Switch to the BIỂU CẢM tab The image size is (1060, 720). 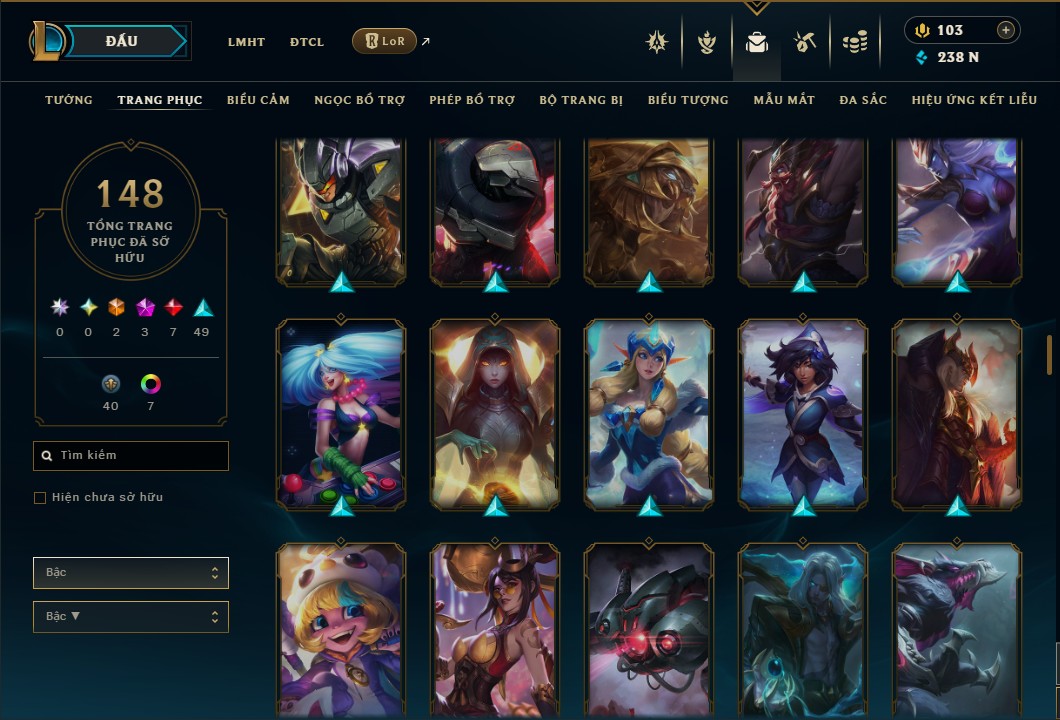point(258,100)
